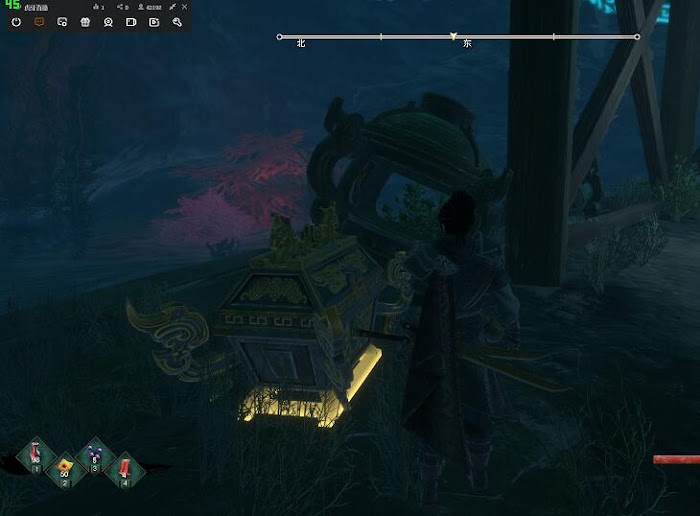
Task: Select the red vase item in slot 1
Action: 36,455
